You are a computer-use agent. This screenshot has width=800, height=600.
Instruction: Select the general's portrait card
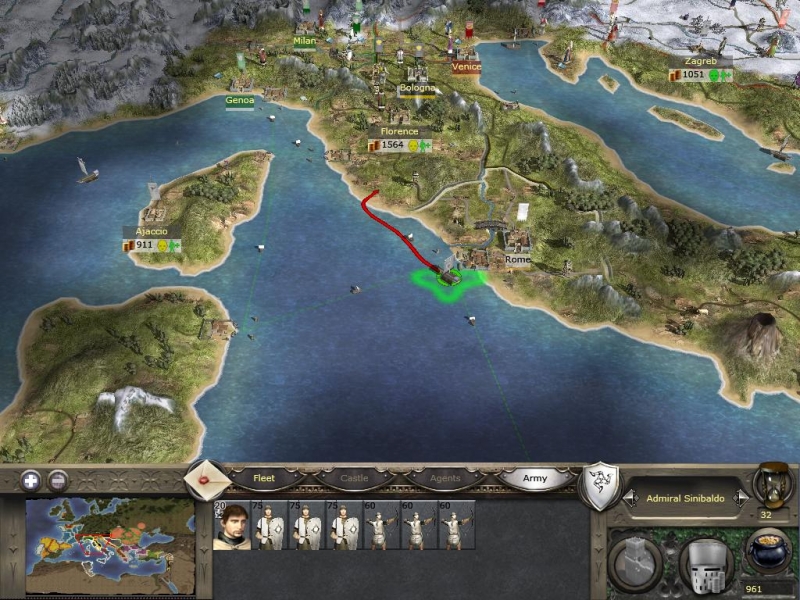tap(230, 526)
